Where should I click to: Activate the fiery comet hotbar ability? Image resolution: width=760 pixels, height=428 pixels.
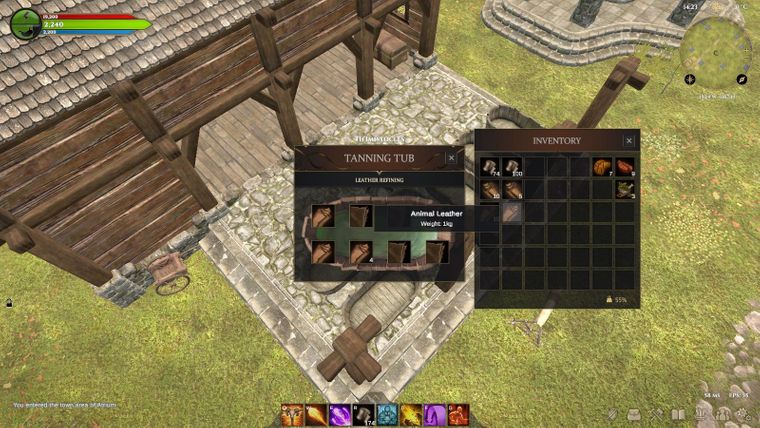click(x=316, y=414)
